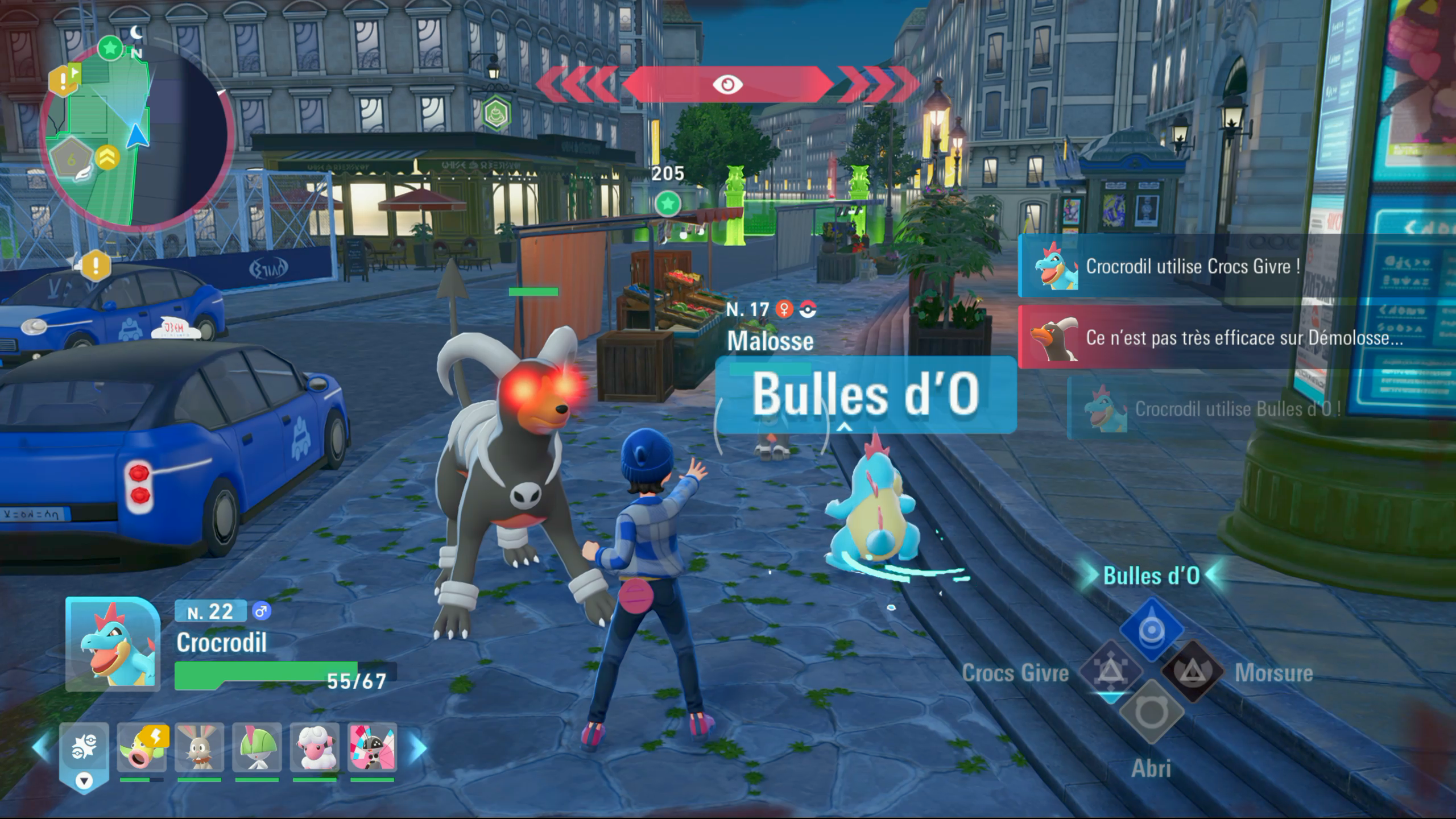Image resolution: width=1456 pixels, height=819 pixels.
Task: Click the Crocrodil utilise Crocs Givre log entry
Action: point(1189,266)
